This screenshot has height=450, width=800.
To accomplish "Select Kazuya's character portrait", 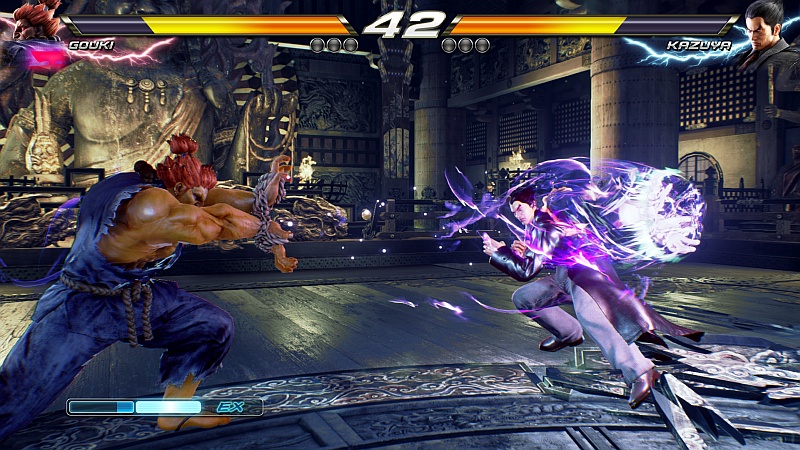I will point(768,26).
